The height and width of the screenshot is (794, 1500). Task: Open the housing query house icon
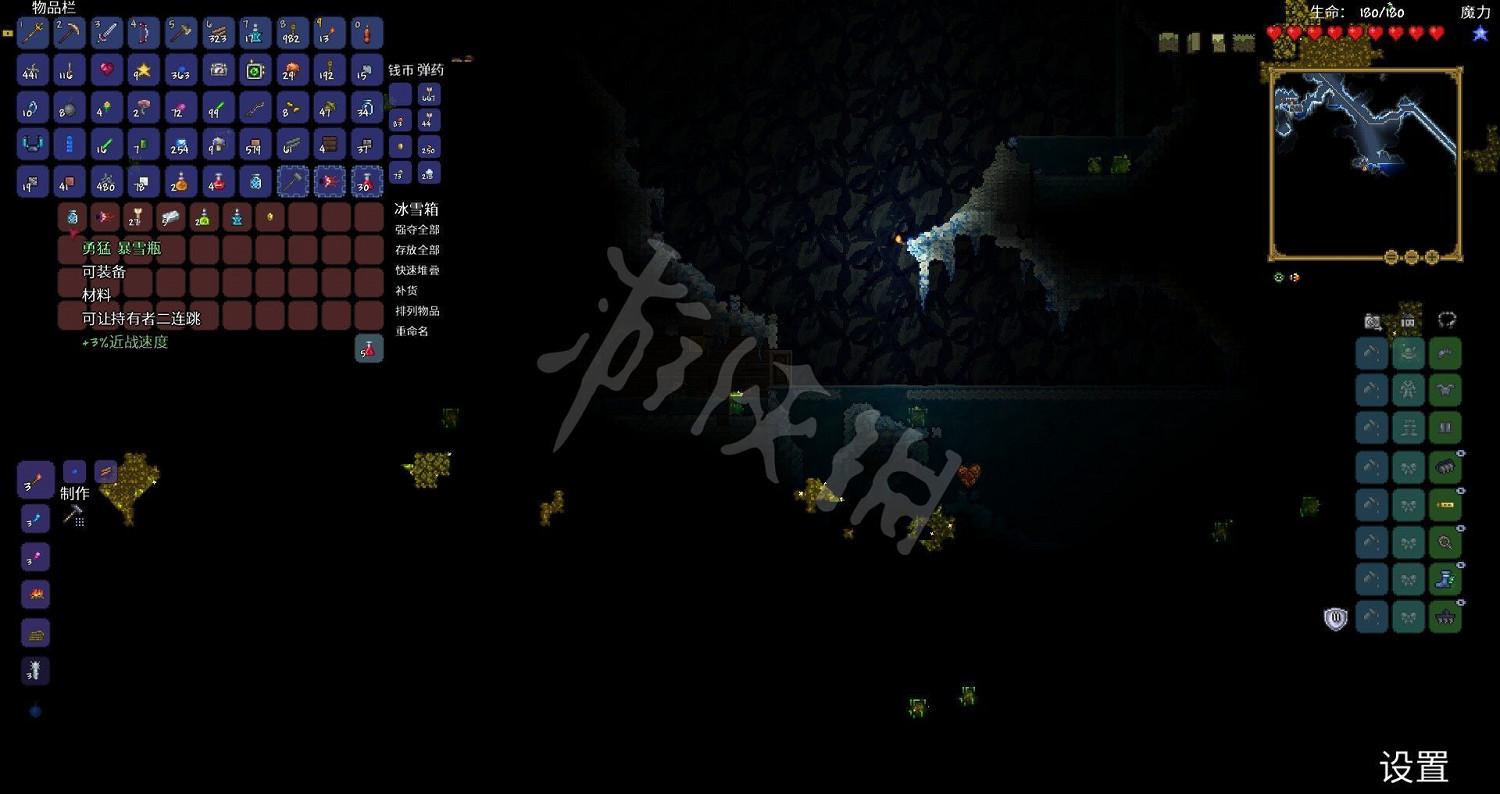pos(1408,321)
